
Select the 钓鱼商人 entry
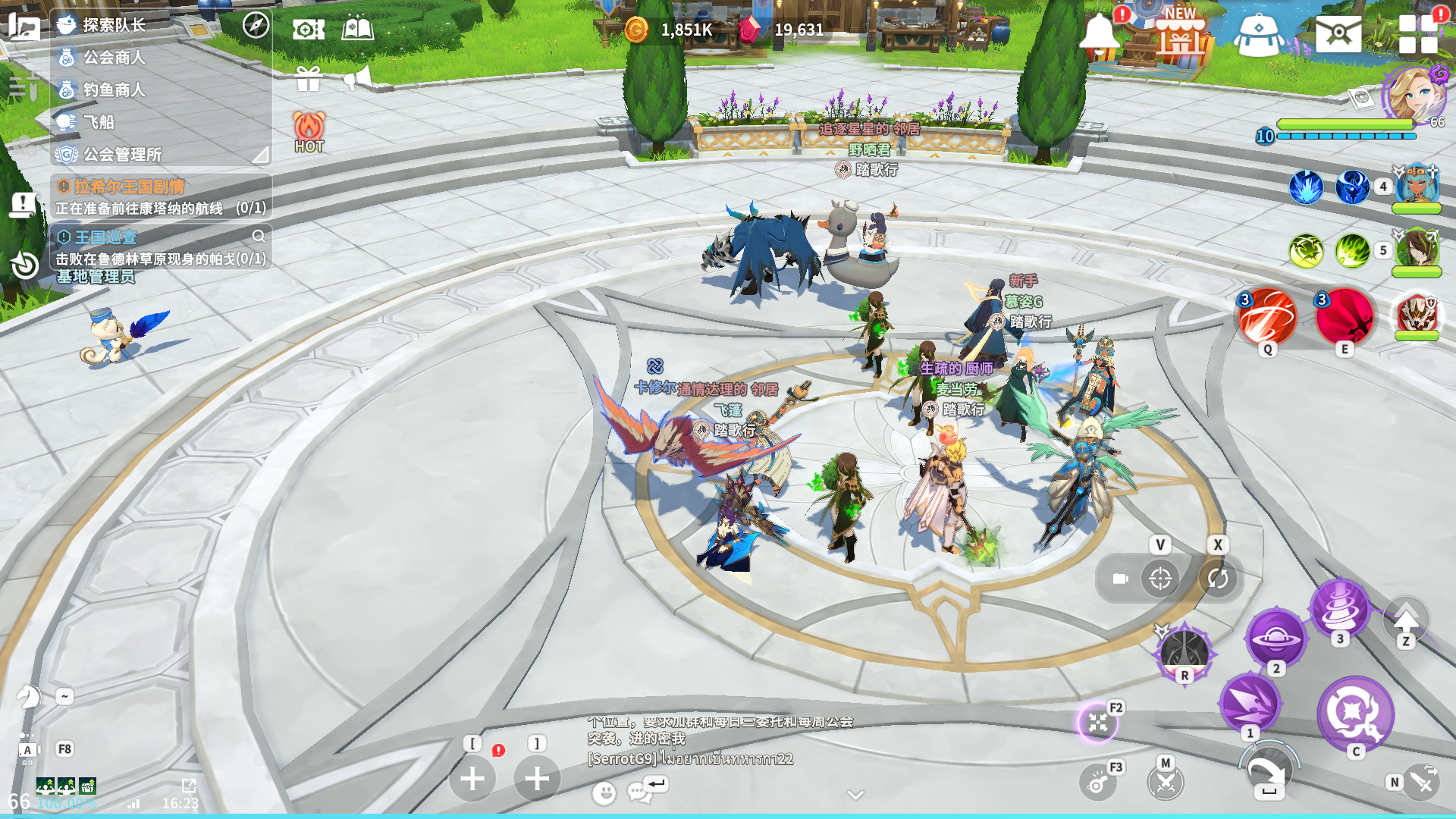click(114, 89)
